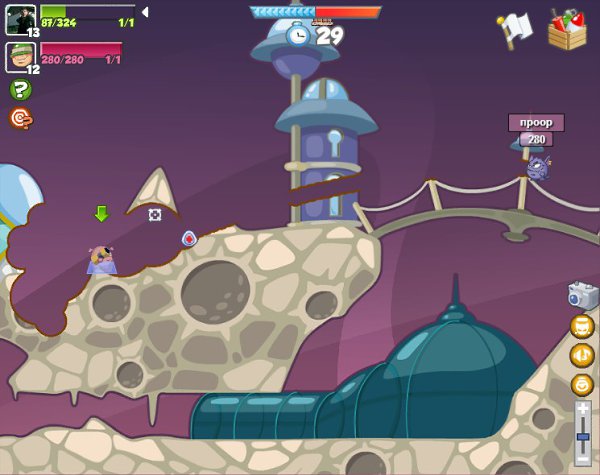This screenshot has width=600, height=475.
Task: Click the blue zoom slider handle
Action: 583,437
